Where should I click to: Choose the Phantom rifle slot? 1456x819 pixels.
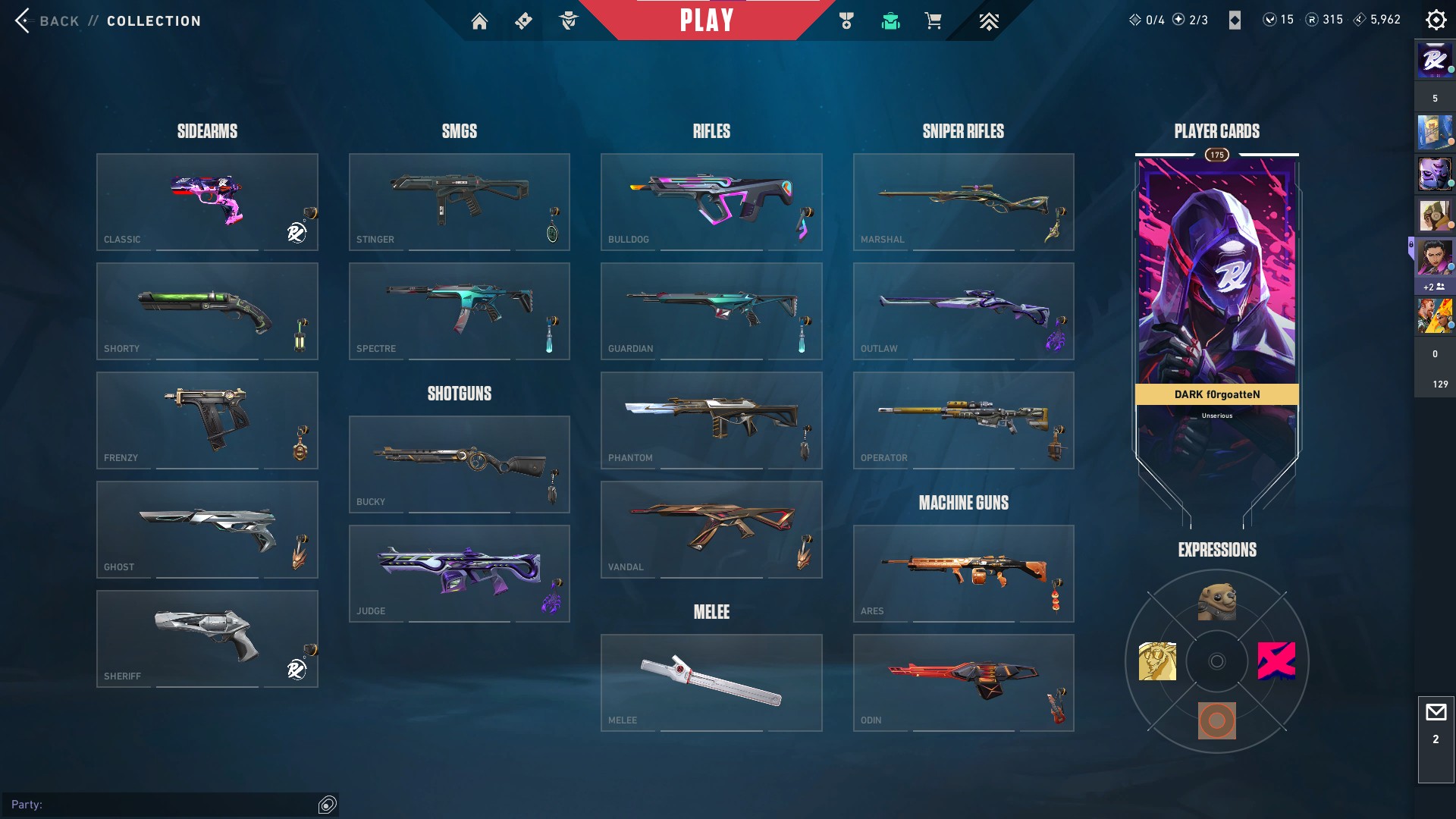[711, 420]
